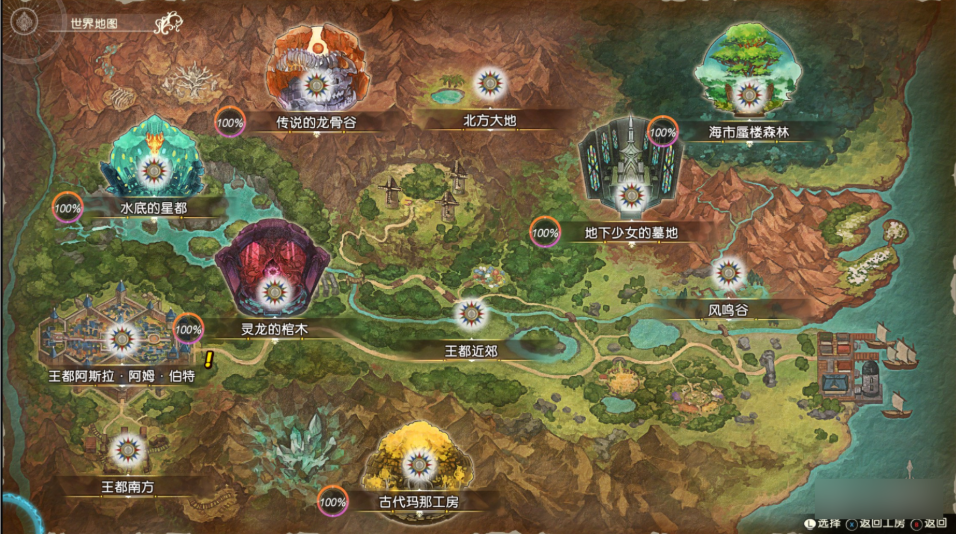Open the 地下少女的墓地 location
This screenshot has height=534, width=956.
(x=629, y=195)
